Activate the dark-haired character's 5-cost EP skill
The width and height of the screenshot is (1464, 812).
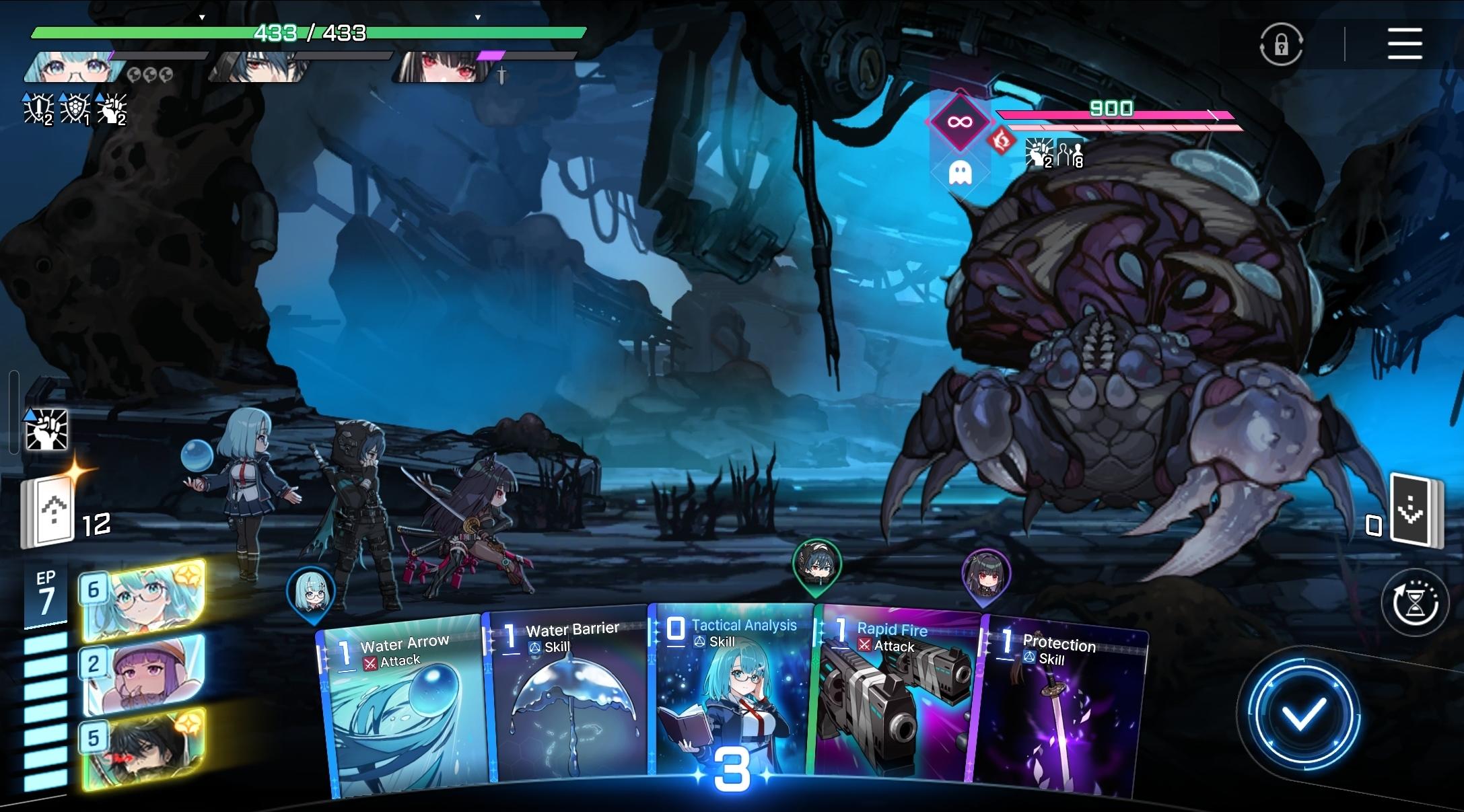[143, 748]
